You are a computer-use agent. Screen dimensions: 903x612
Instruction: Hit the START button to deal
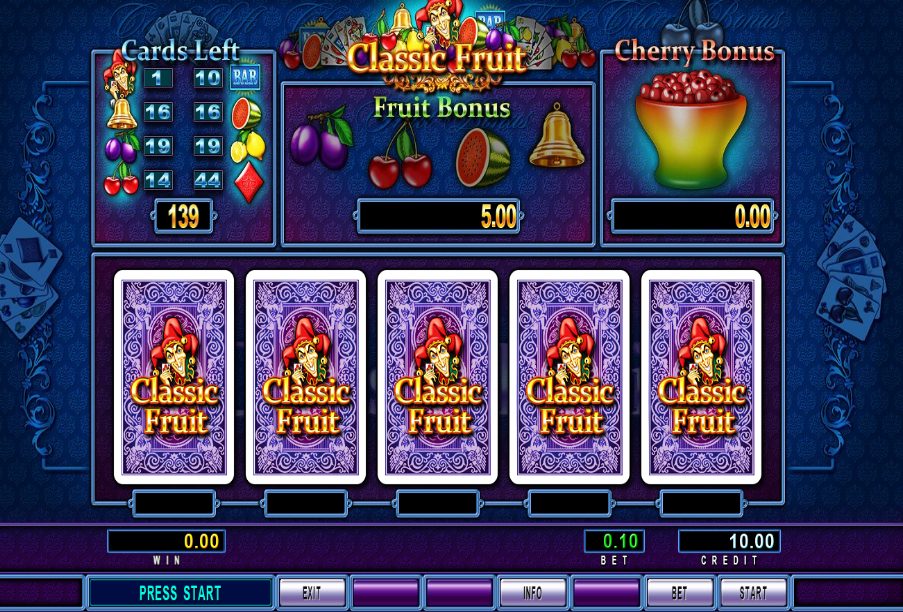(x=753, y=592)
